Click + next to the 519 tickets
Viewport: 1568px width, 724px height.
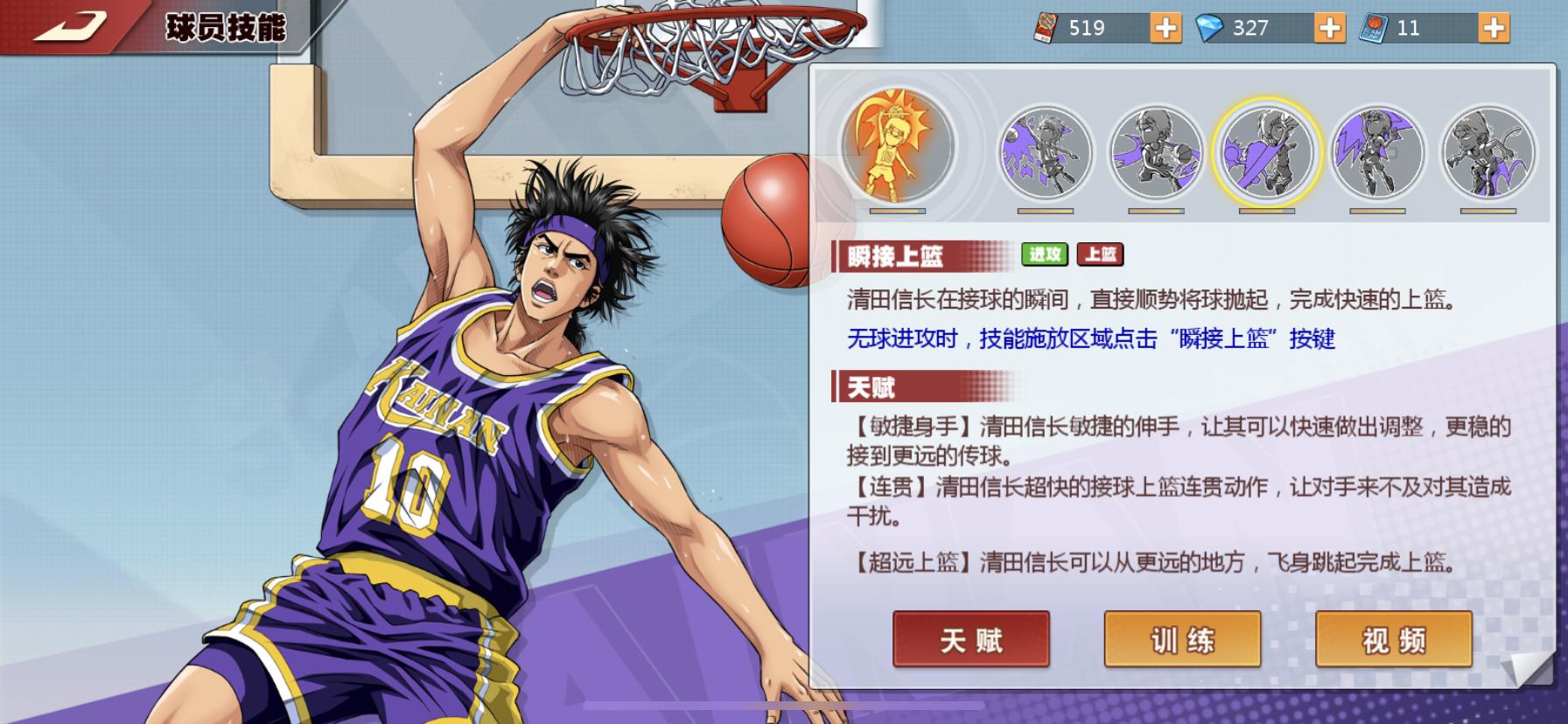(x=1164, y=27)
